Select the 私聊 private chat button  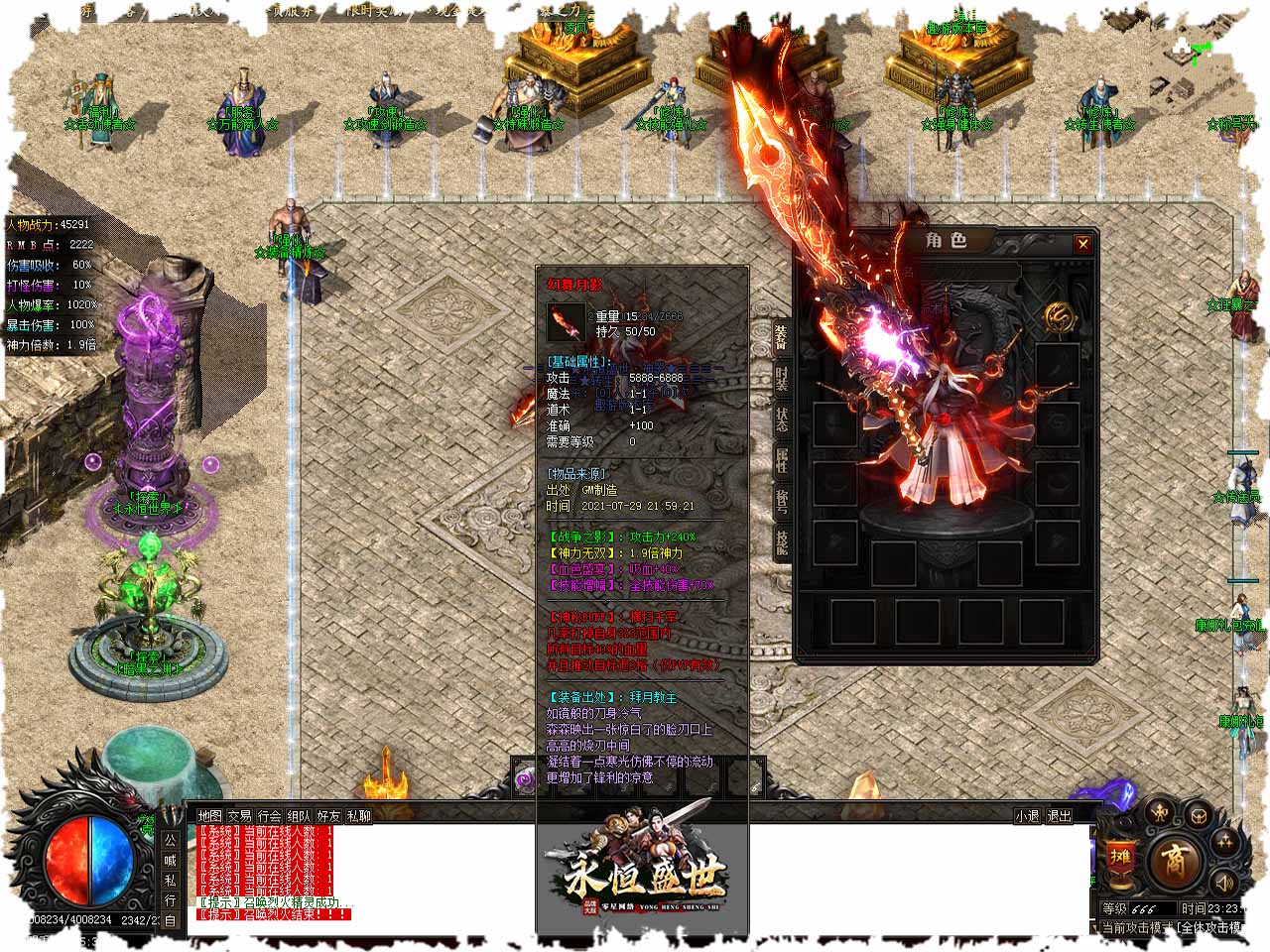[358, 816]
